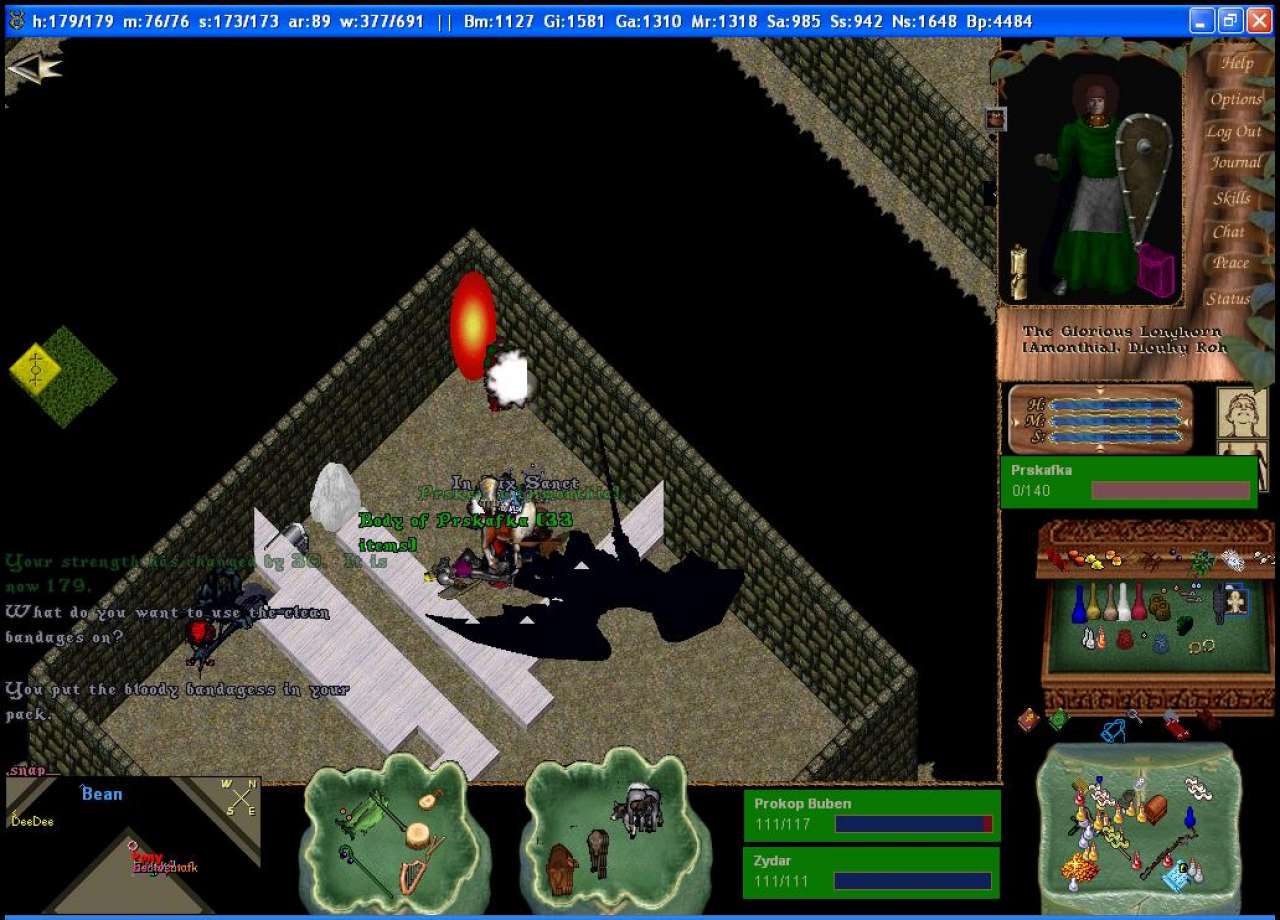This screenshot has height=920, width=1280.
Task: Open the Status window
Action: 1227,298
